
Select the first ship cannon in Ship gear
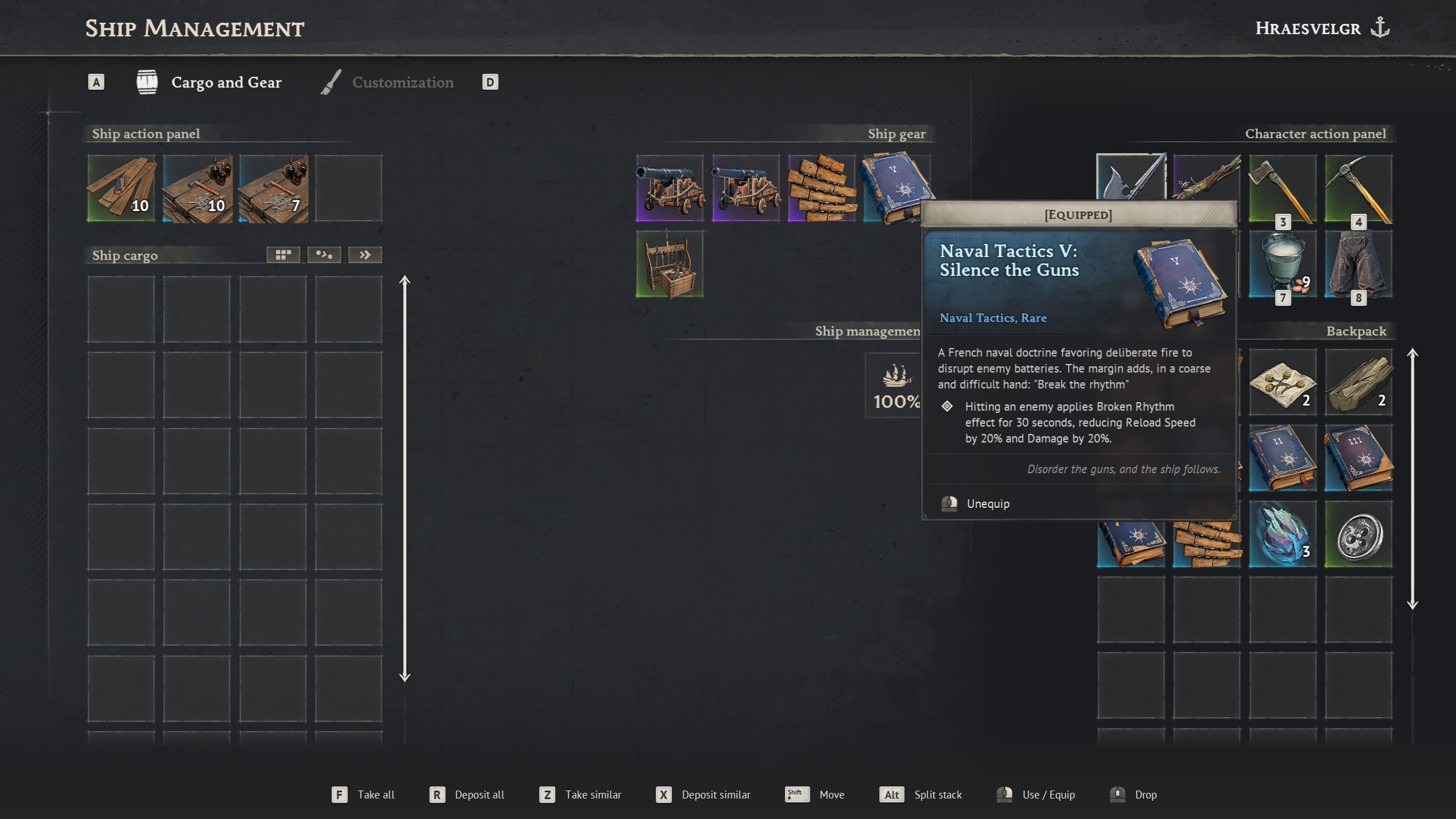coord(670,189)
